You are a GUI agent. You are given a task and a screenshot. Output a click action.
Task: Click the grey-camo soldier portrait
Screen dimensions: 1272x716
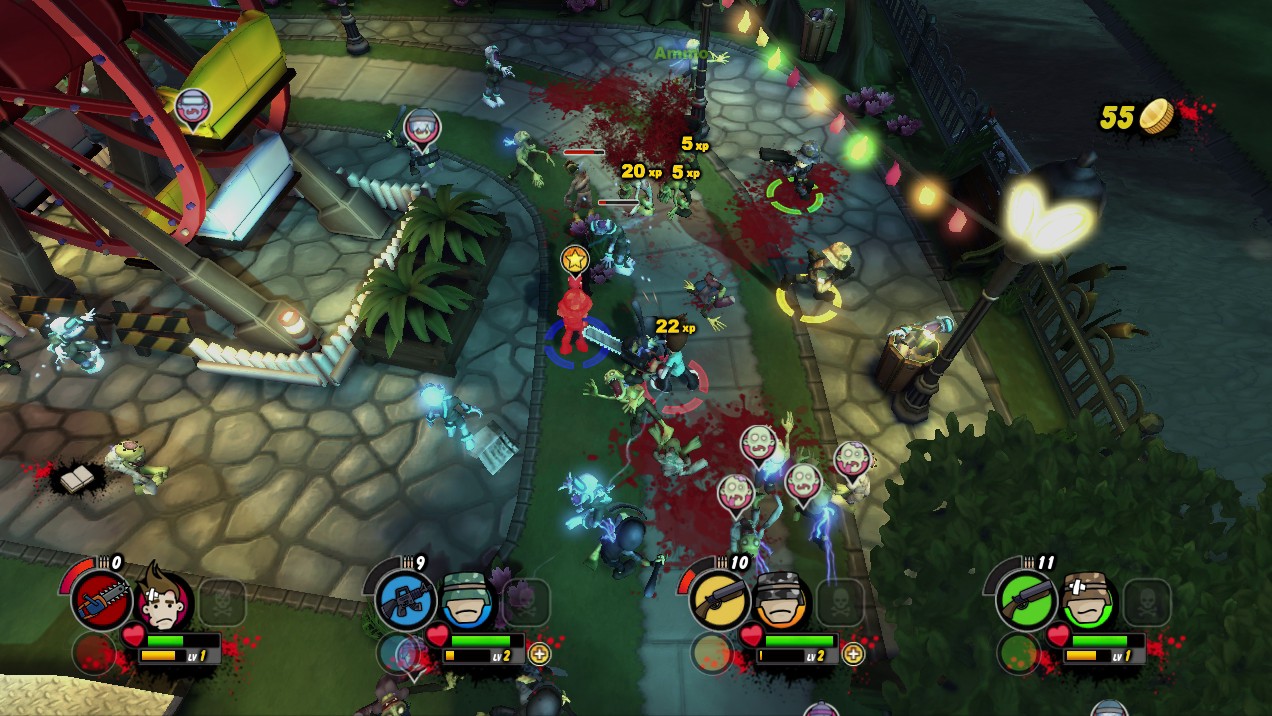[779, 600]
